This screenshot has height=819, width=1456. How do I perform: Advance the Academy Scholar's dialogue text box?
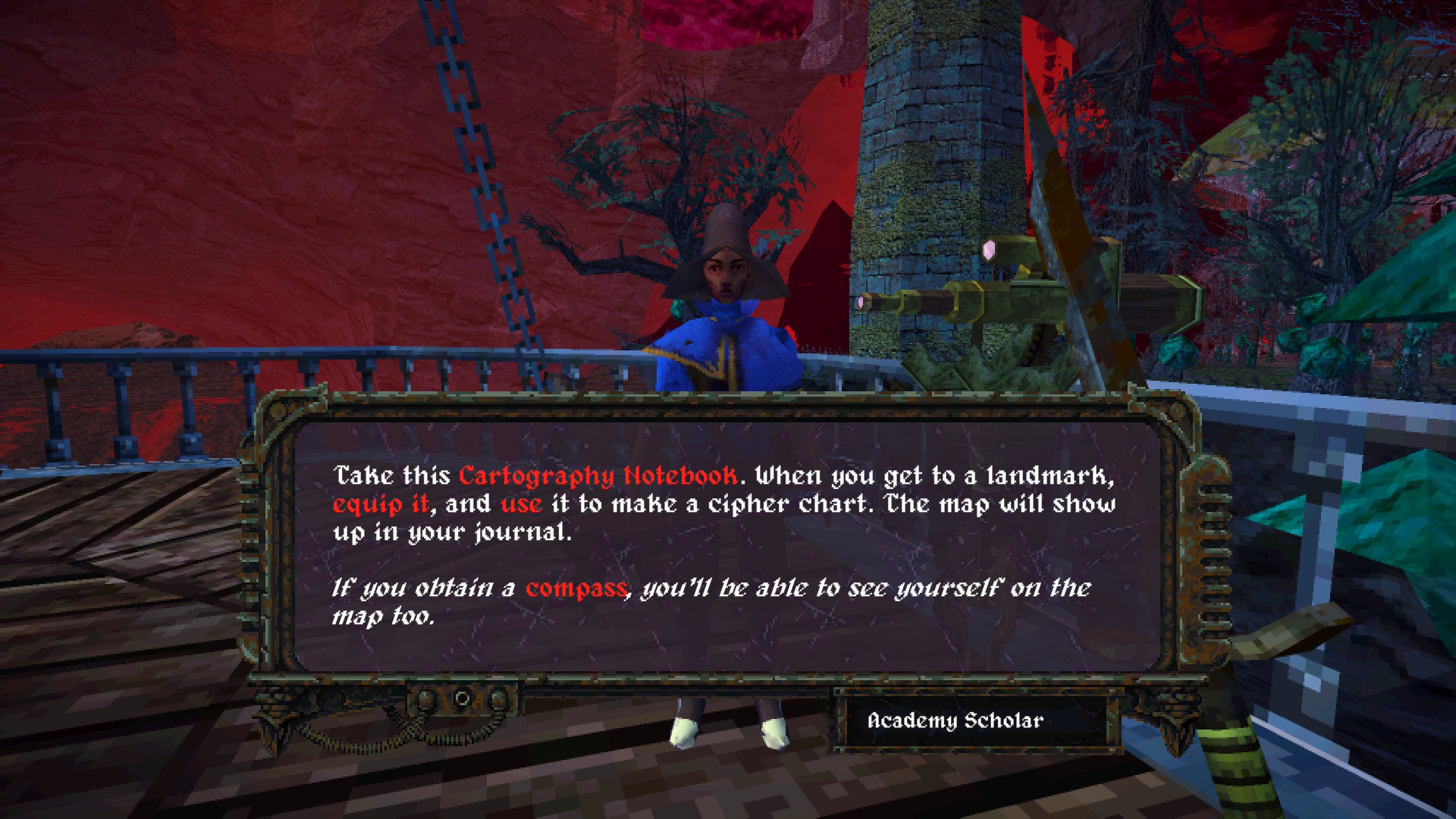pos(726,544)
